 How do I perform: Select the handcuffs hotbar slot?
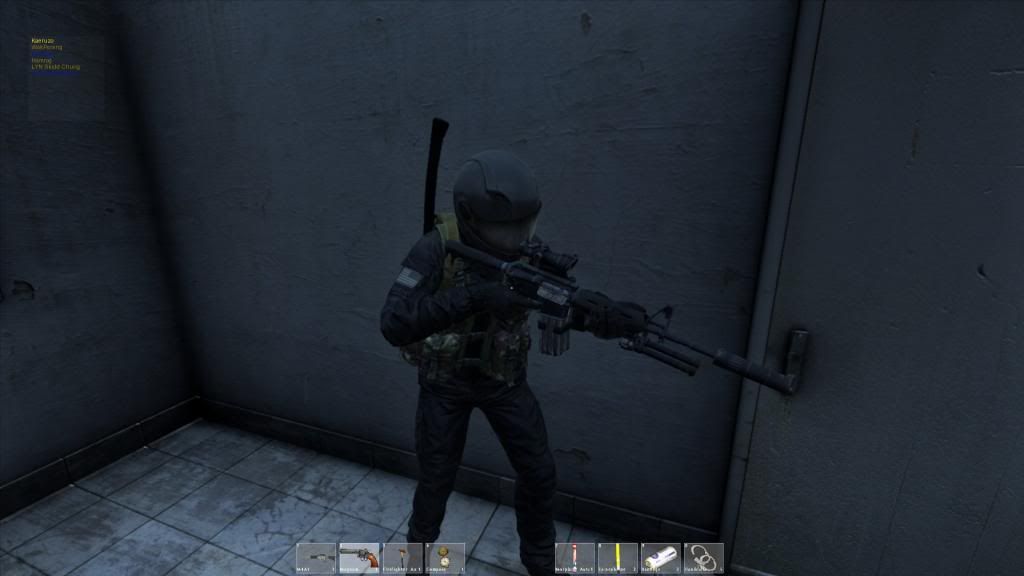pos(704,557)
